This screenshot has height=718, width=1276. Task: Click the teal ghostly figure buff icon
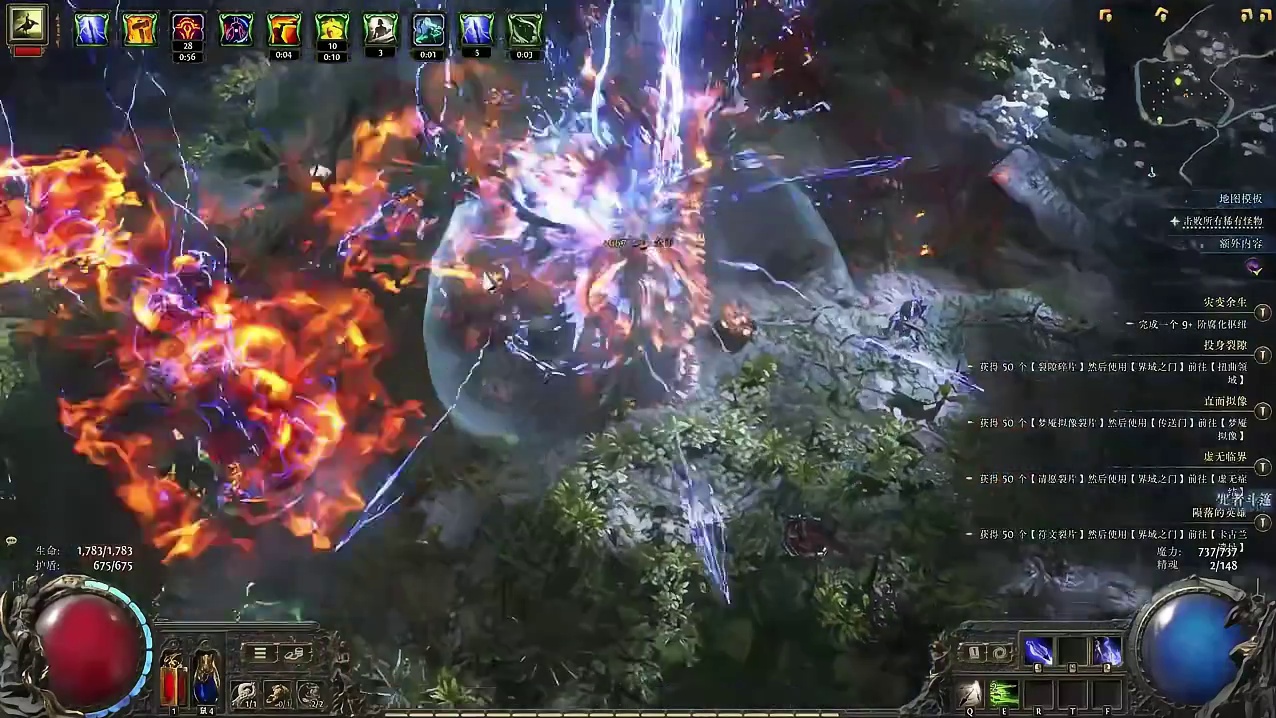pos(428,29)
